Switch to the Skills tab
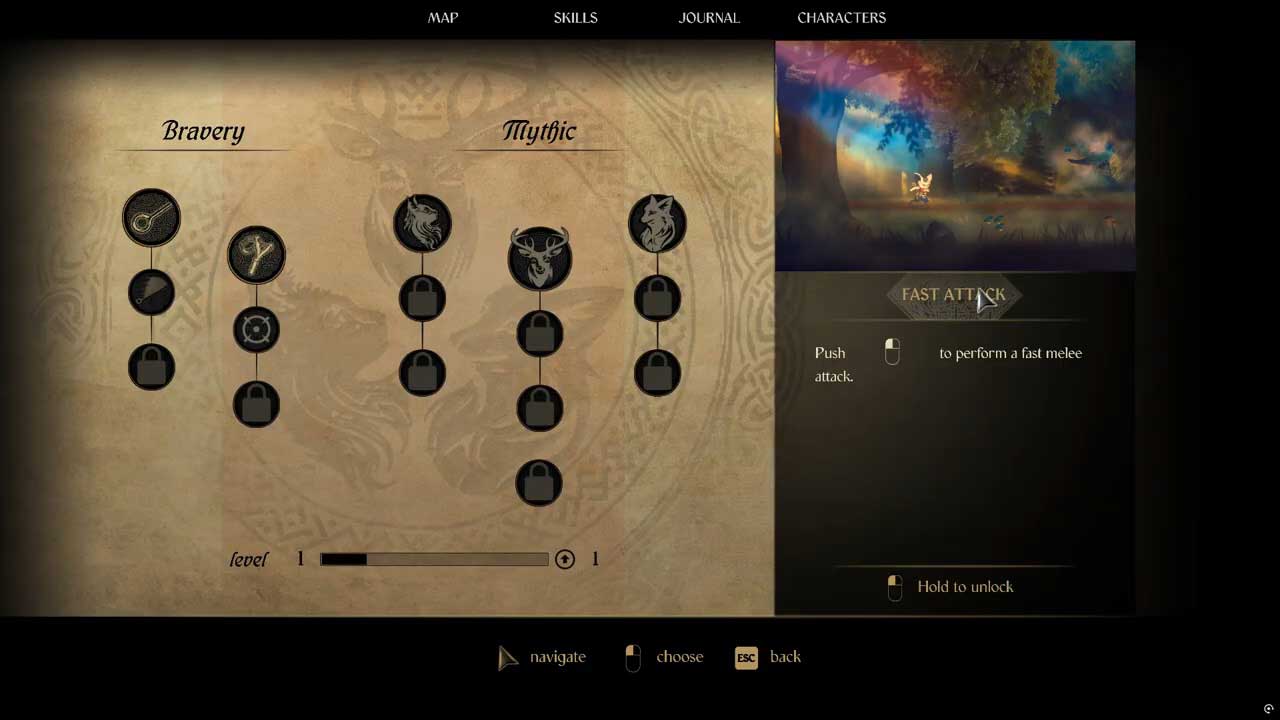The width and height of the screenshot is (1280, 720). [x=575, y=18]
